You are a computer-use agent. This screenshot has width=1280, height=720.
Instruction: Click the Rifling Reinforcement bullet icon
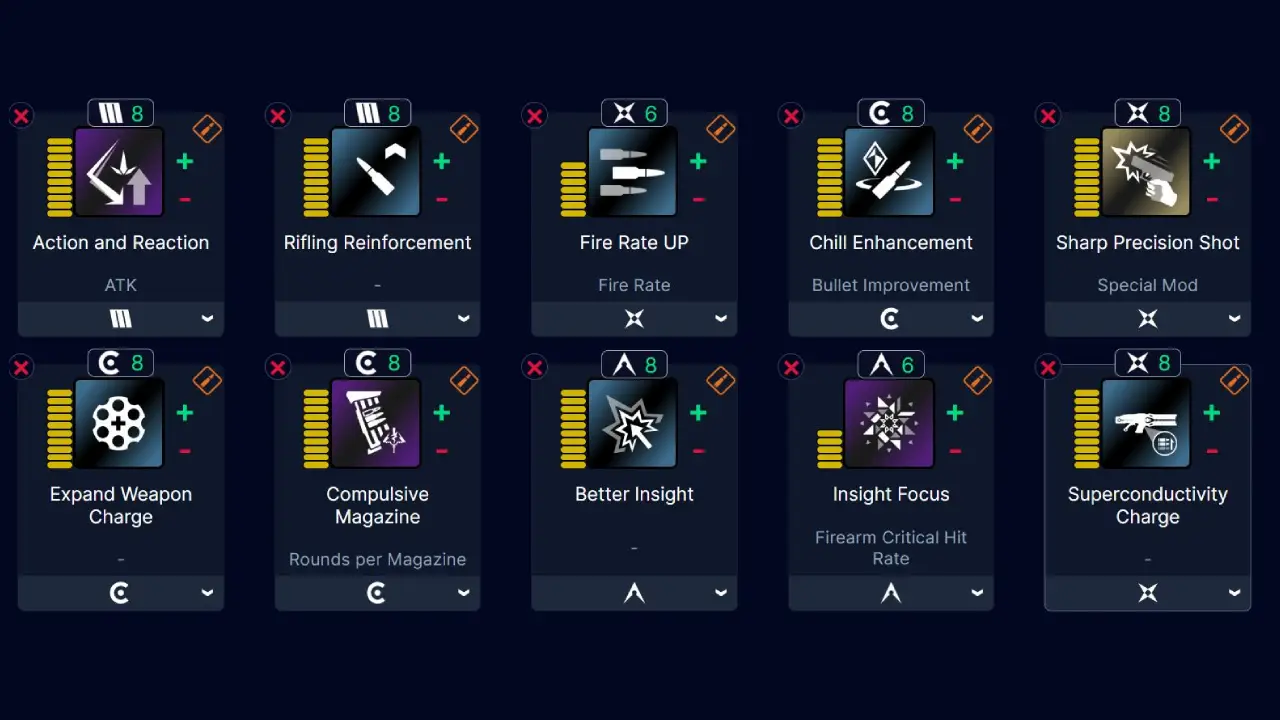point(377,172)
